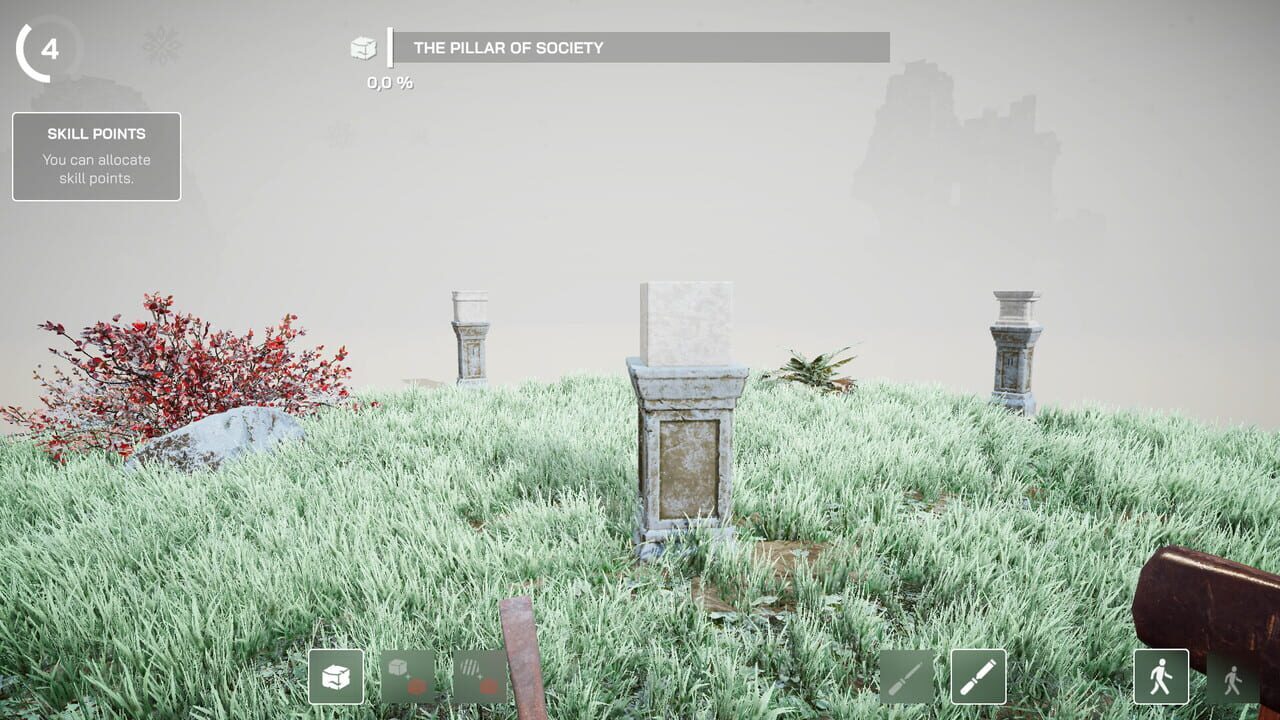
Task: Select the block placement tool
Action: pyautogui.click(x=337, y=676)
